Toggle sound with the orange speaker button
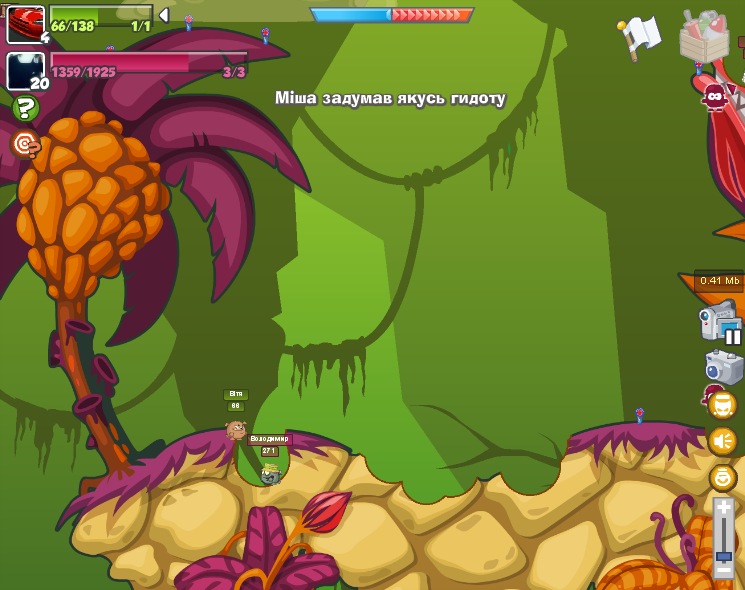 (722, 441)
